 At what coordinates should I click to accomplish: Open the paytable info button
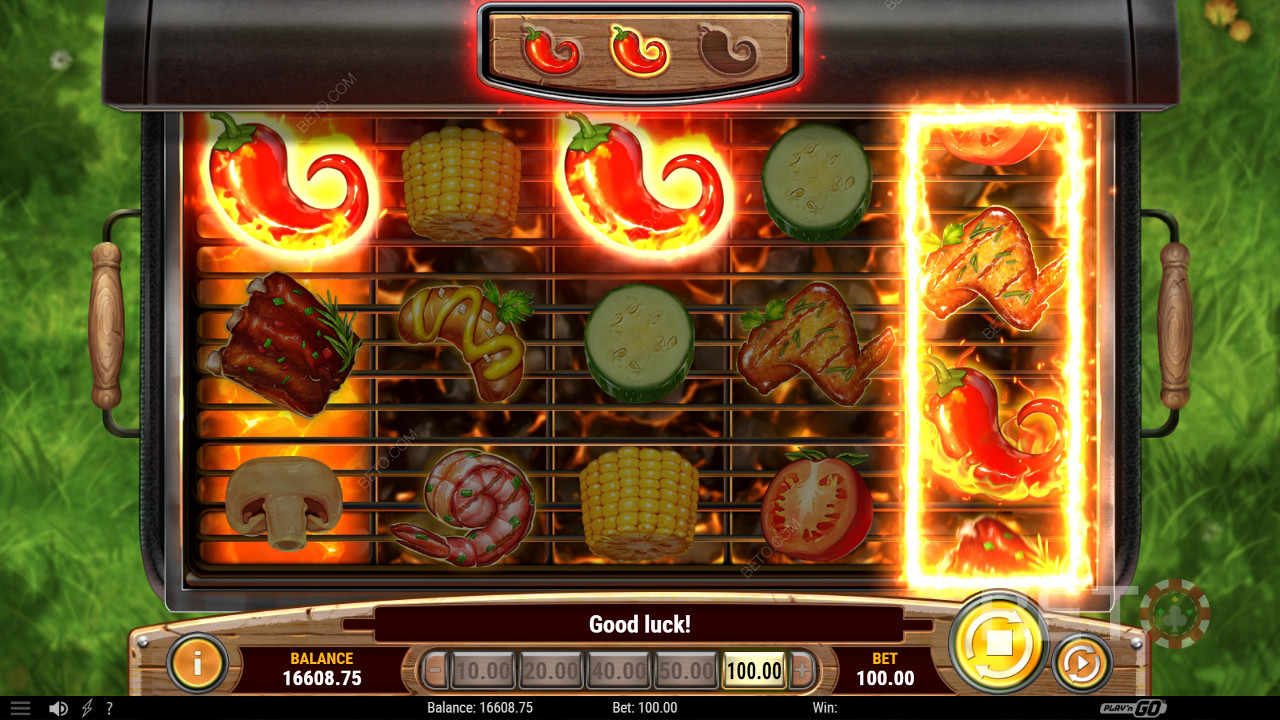pos(197,662)
